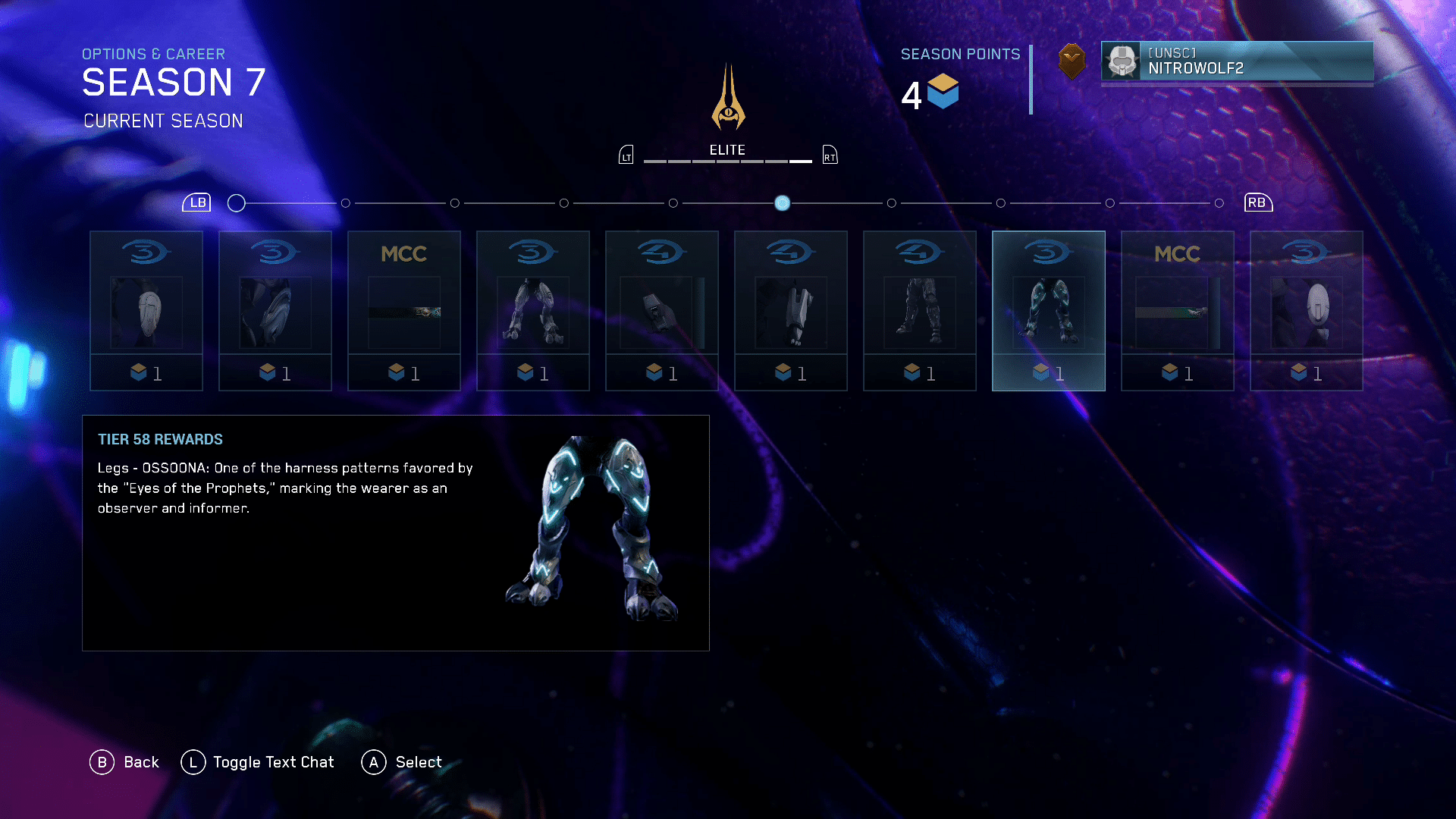Choose the pale grey Halo 3 legs tile
Viewport: 1456px width, 819px height.
point(532,311)
